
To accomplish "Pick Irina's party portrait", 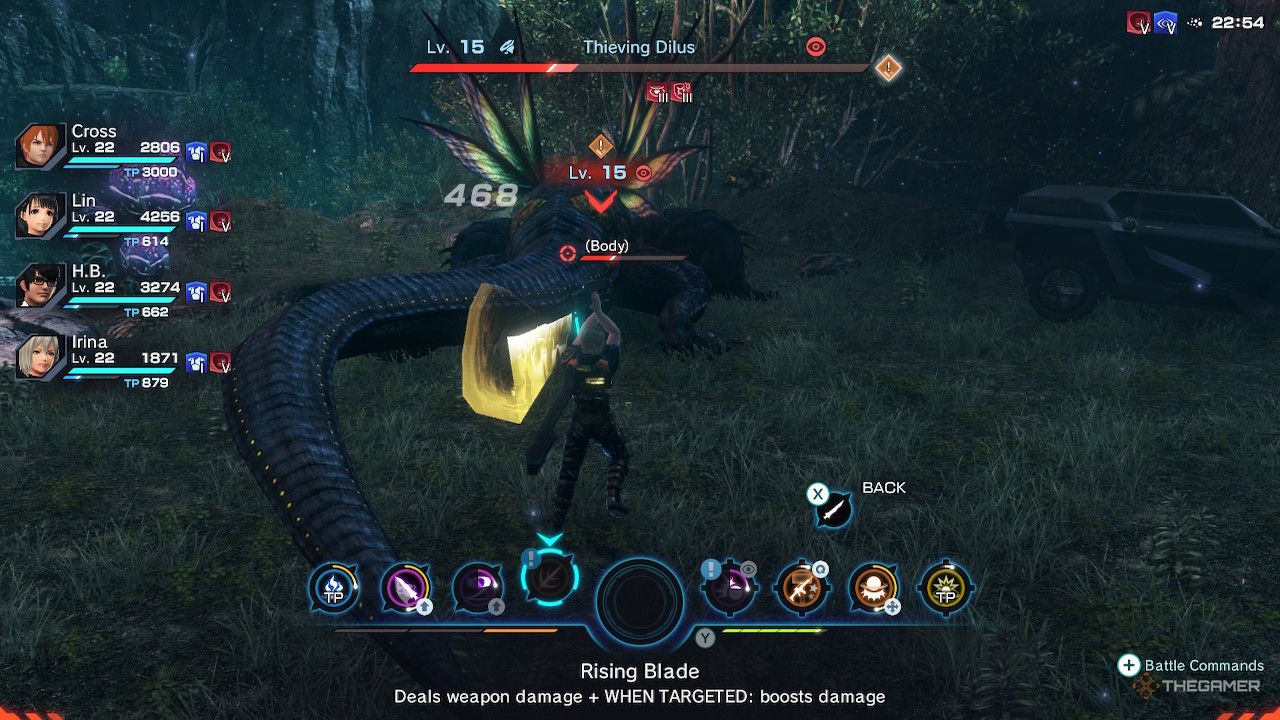I will point(41,356).
